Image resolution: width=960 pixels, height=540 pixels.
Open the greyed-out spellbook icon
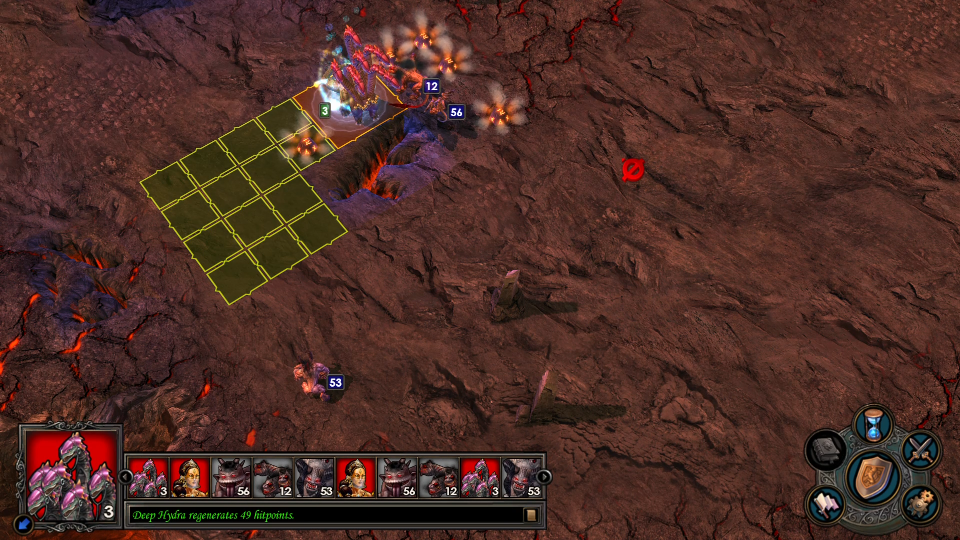(x=826, y=449)
